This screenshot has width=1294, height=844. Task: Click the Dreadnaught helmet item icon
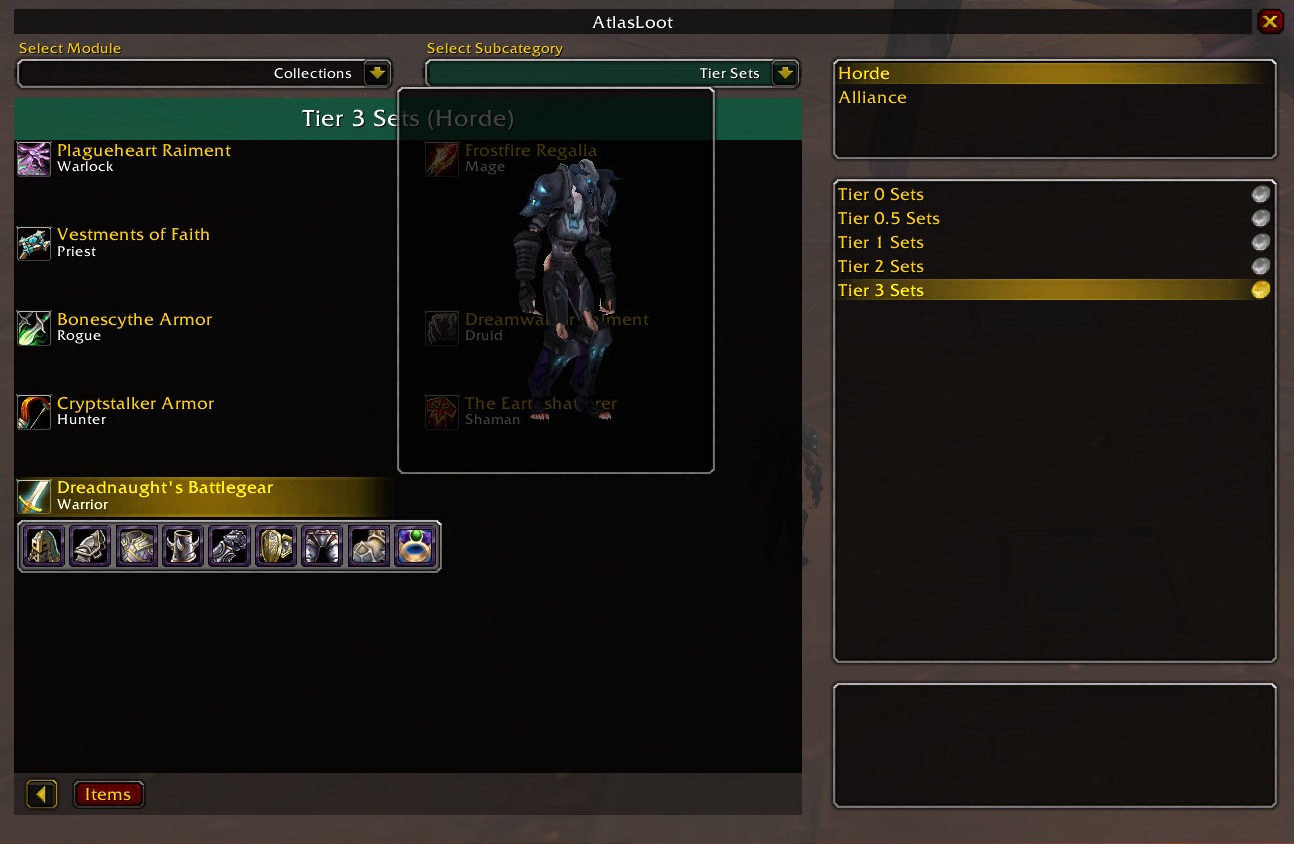44,546
